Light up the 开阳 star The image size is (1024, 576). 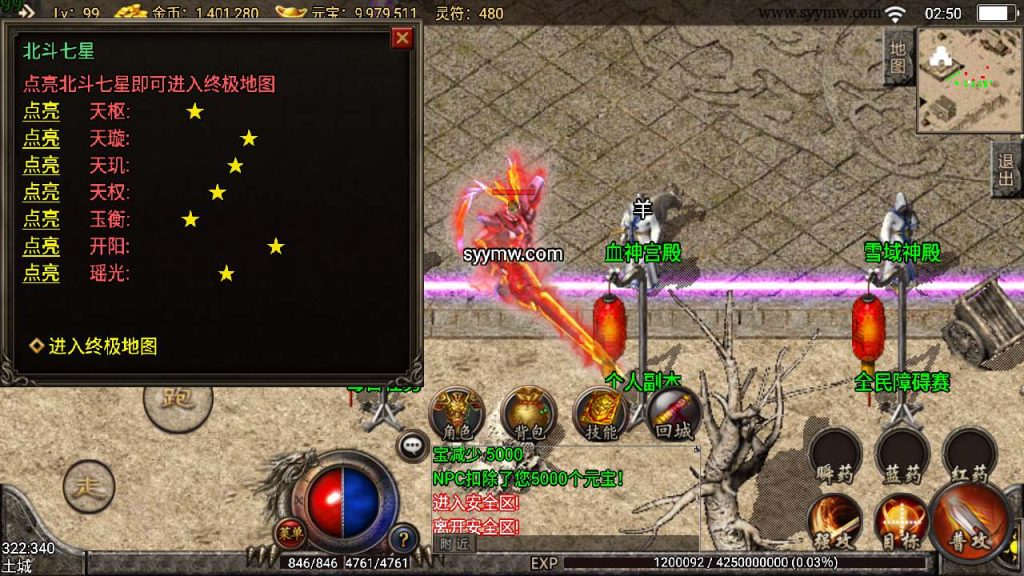41,246
